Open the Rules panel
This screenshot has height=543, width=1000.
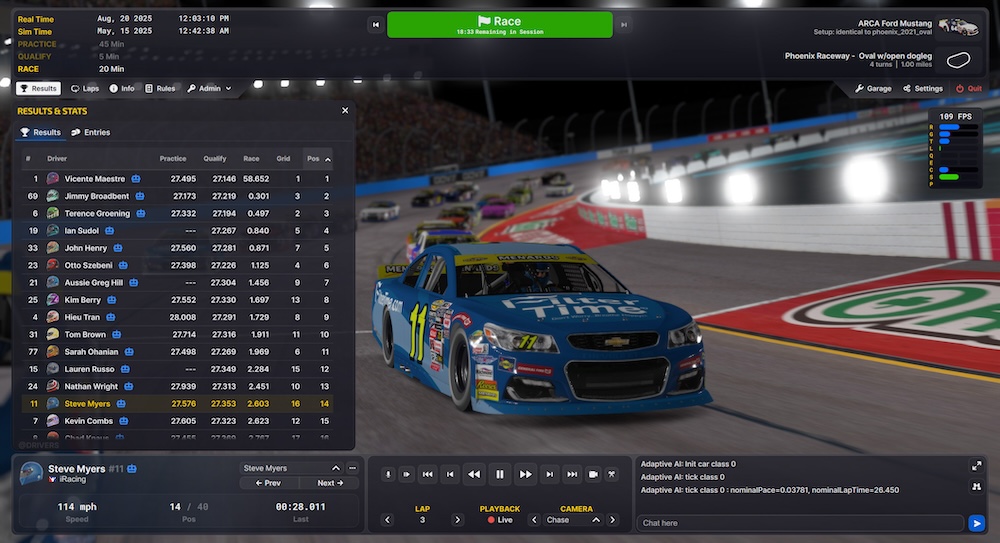coord(160,88)
